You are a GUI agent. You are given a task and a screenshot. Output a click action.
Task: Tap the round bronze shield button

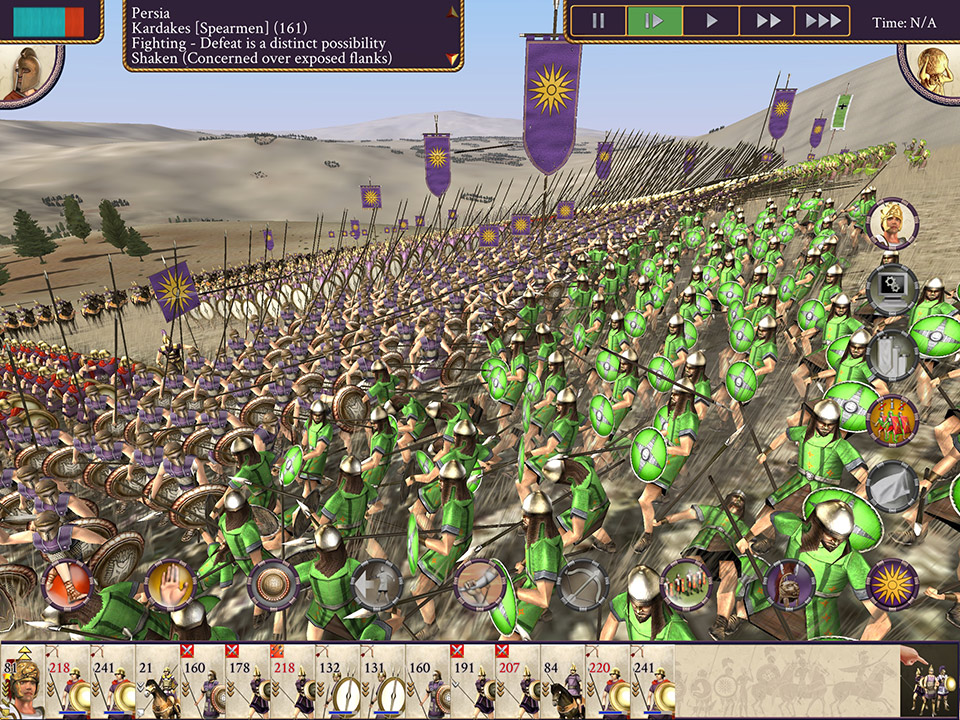[273, 584]
